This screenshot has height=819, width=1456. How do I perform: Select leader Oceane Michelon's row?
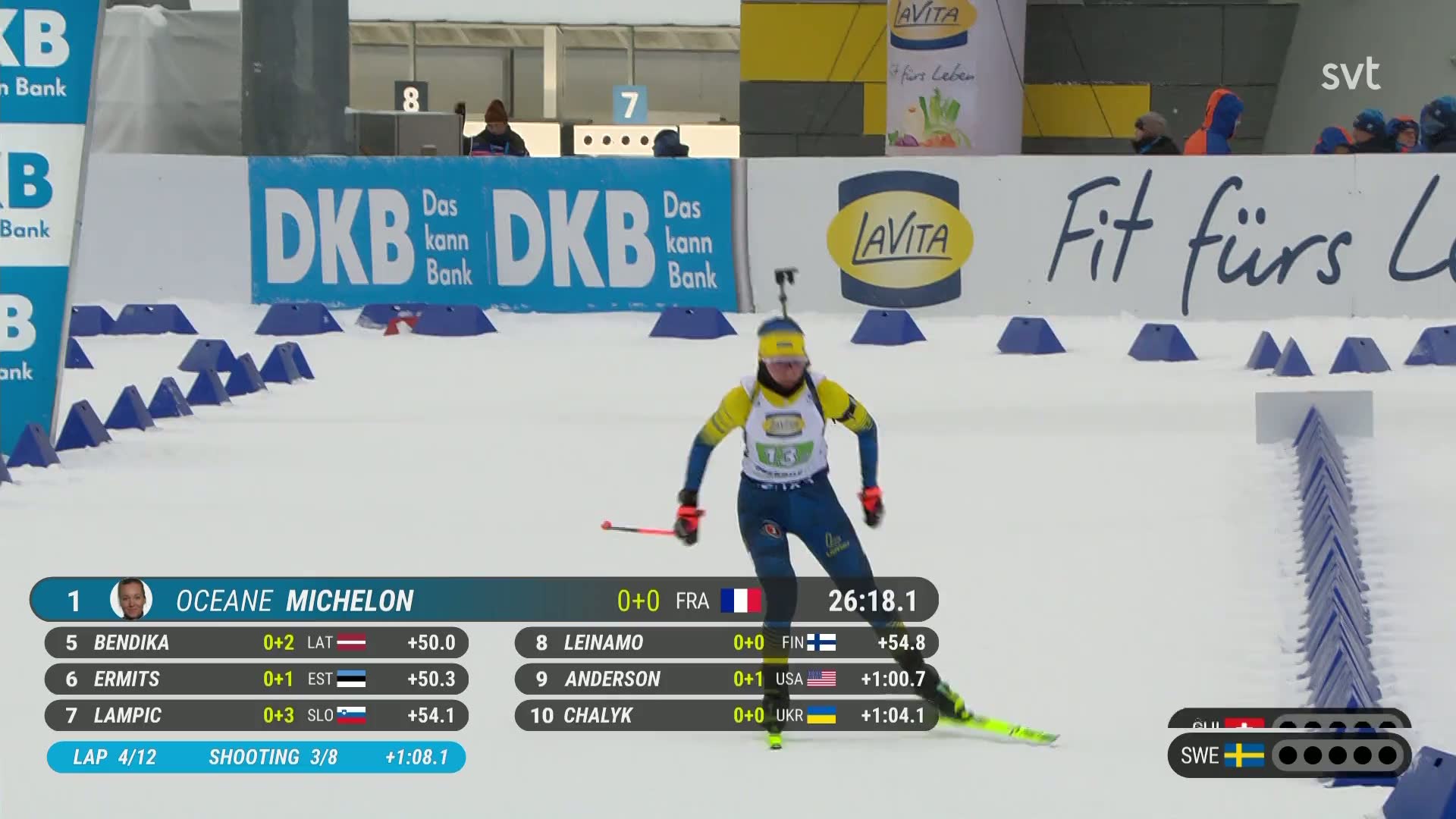[x=484, y=601]
